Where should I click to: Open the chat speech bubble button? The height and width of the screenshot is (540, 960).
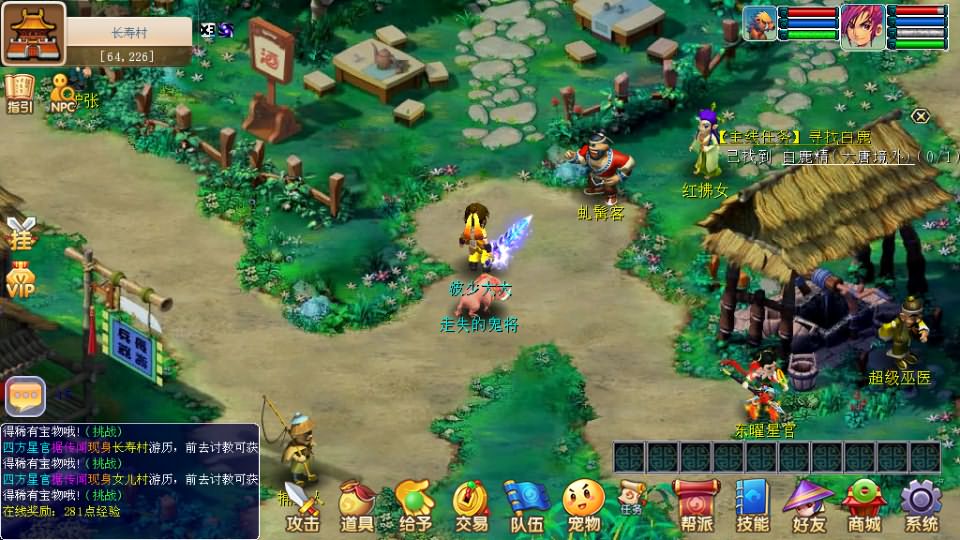point(25,396)
